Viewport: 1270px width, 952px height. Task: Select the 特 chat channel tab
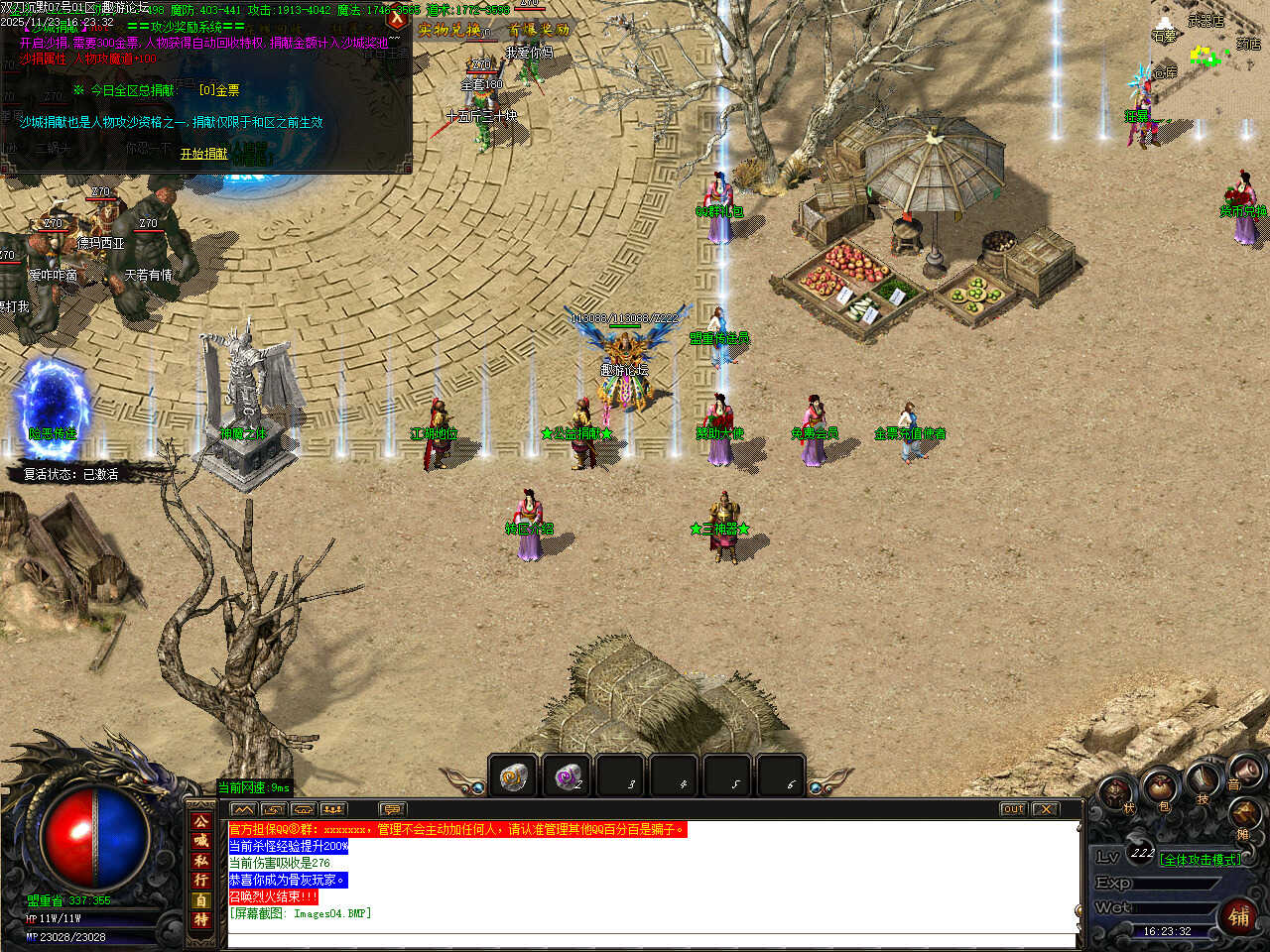(x=201, y=920)
